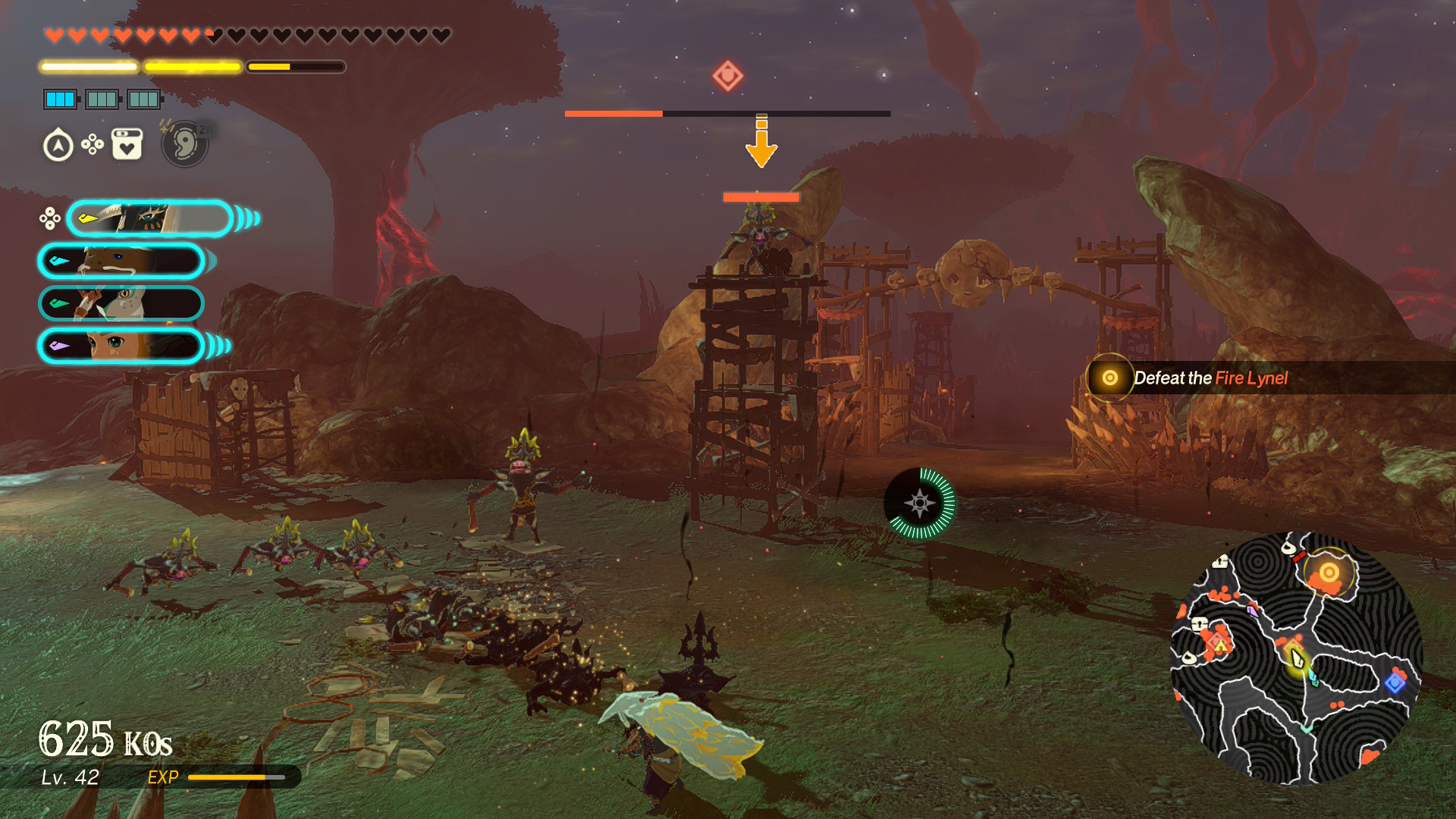Click the blue diamond marker on minimap
This screenshot has height=819, width=1456.
[1395, 682]
